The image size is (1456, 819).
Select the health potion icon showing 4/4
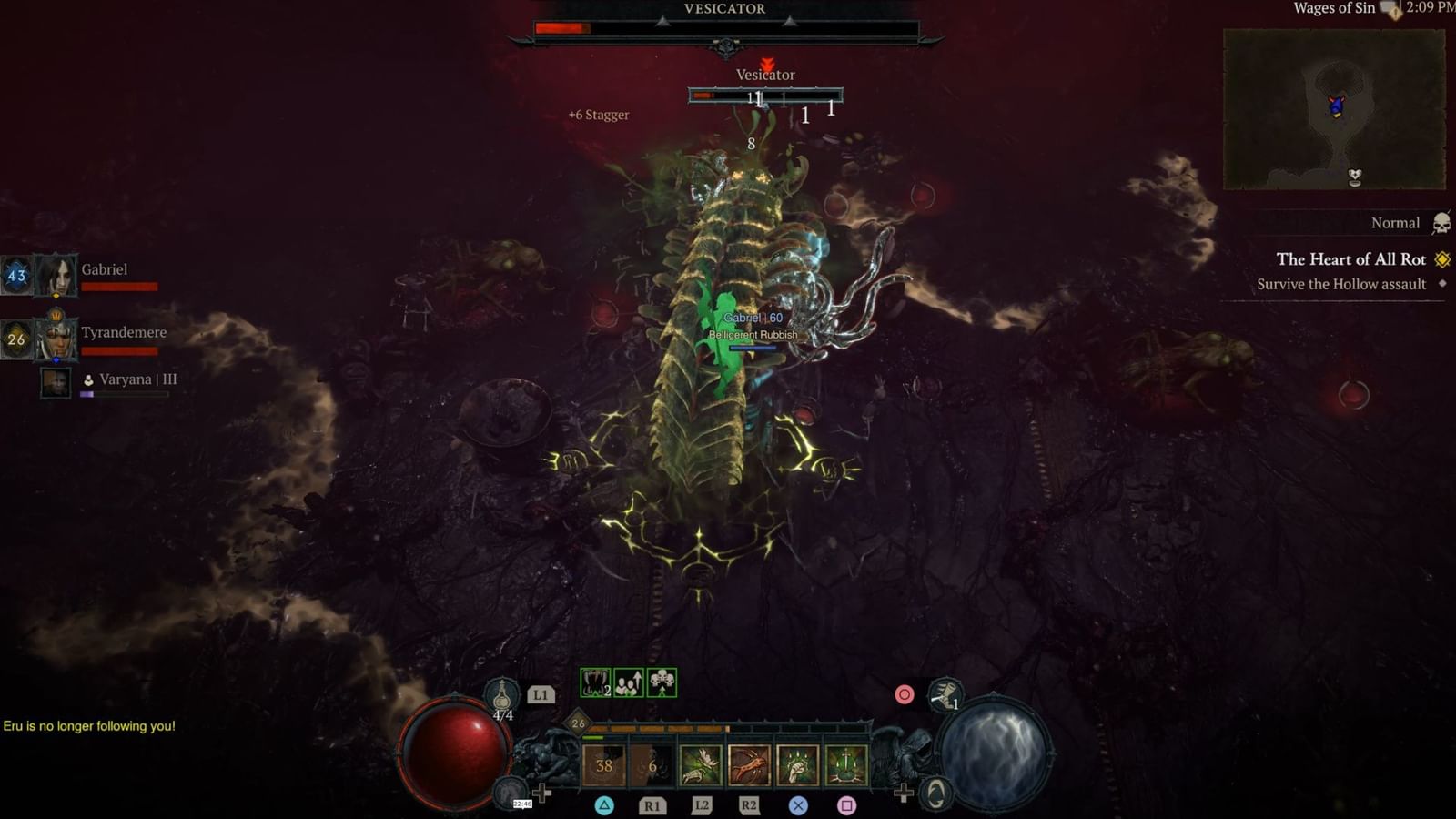[x=500, y=693]
